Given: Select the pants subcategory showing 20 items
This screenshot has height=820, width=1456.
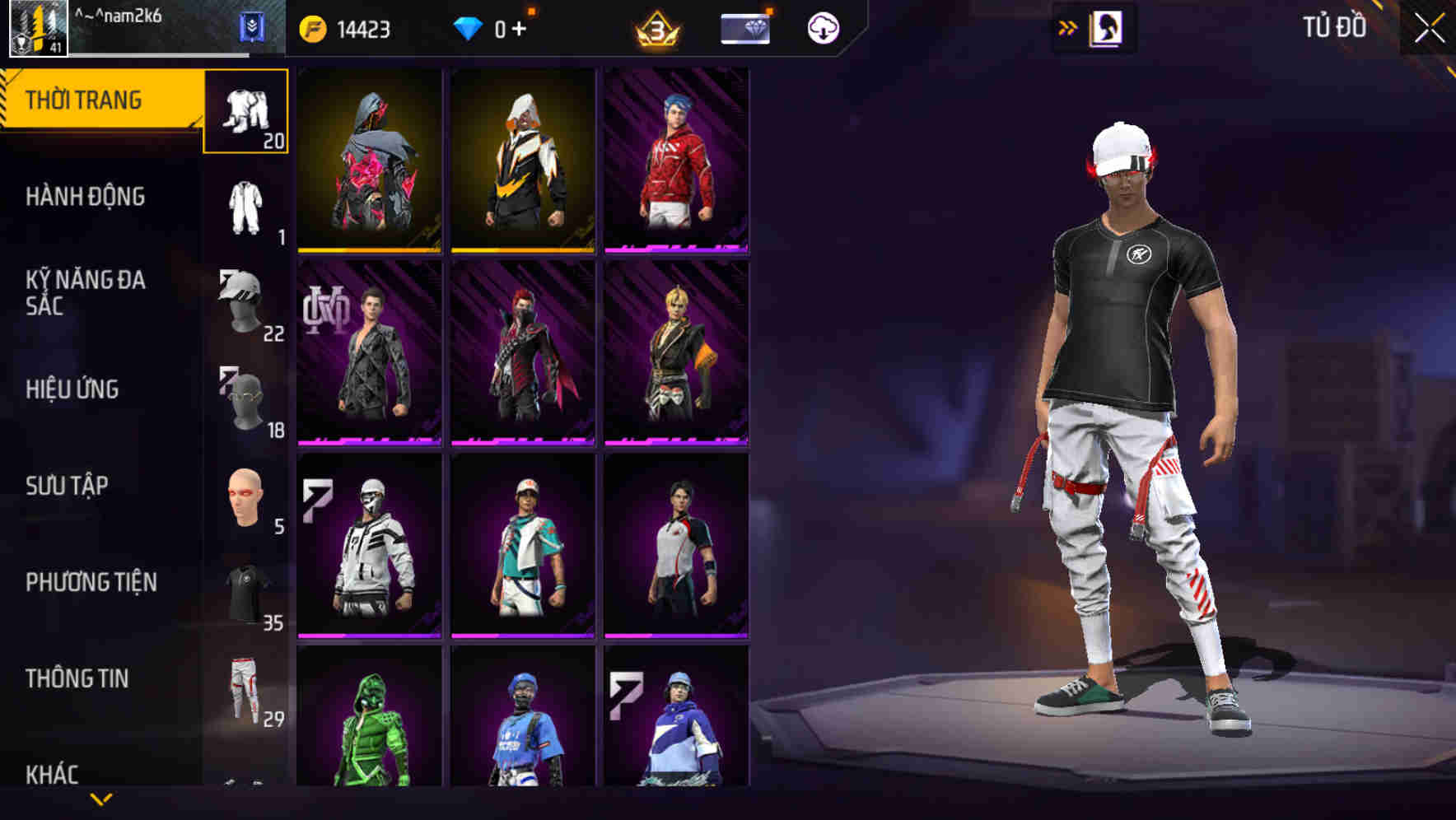Looking at the screenshot, I should [245, 111].
